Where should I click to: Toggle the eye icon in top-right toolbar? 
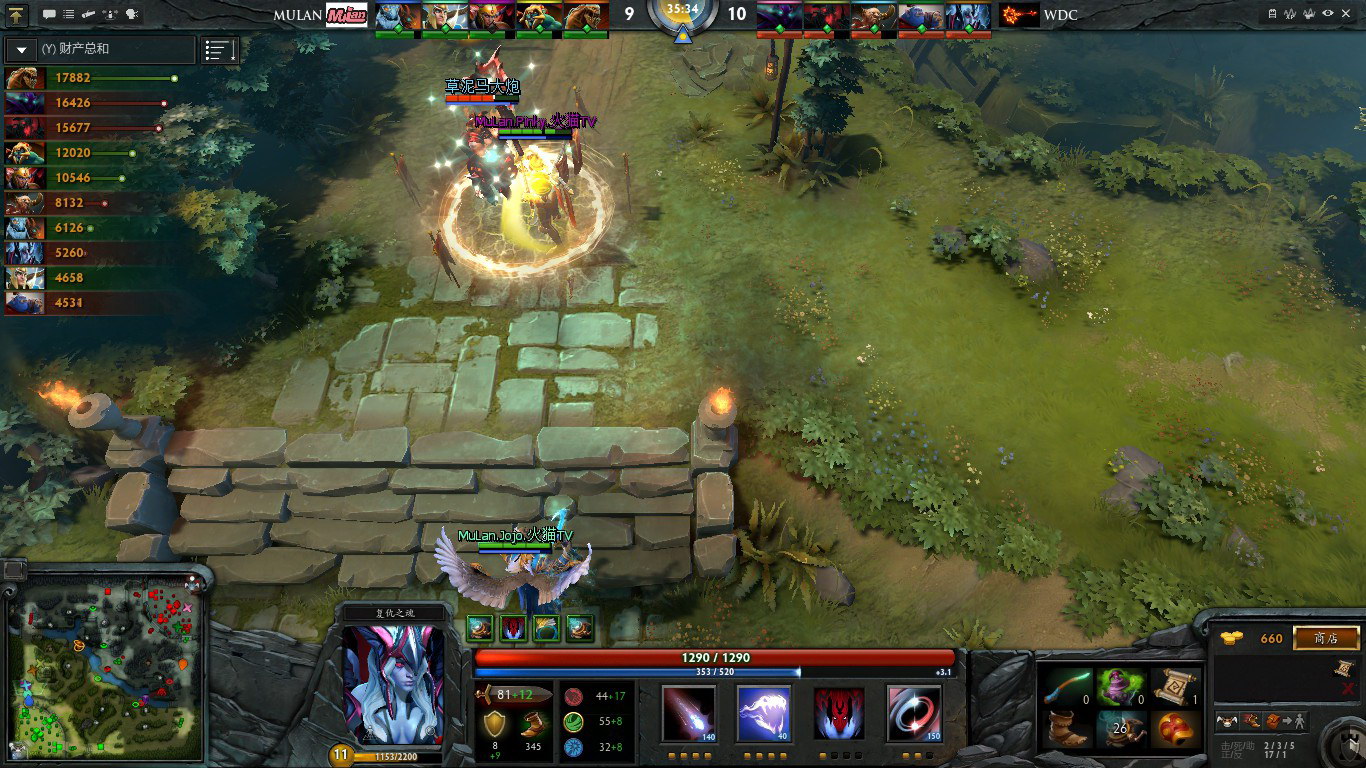coord(1328,14)
